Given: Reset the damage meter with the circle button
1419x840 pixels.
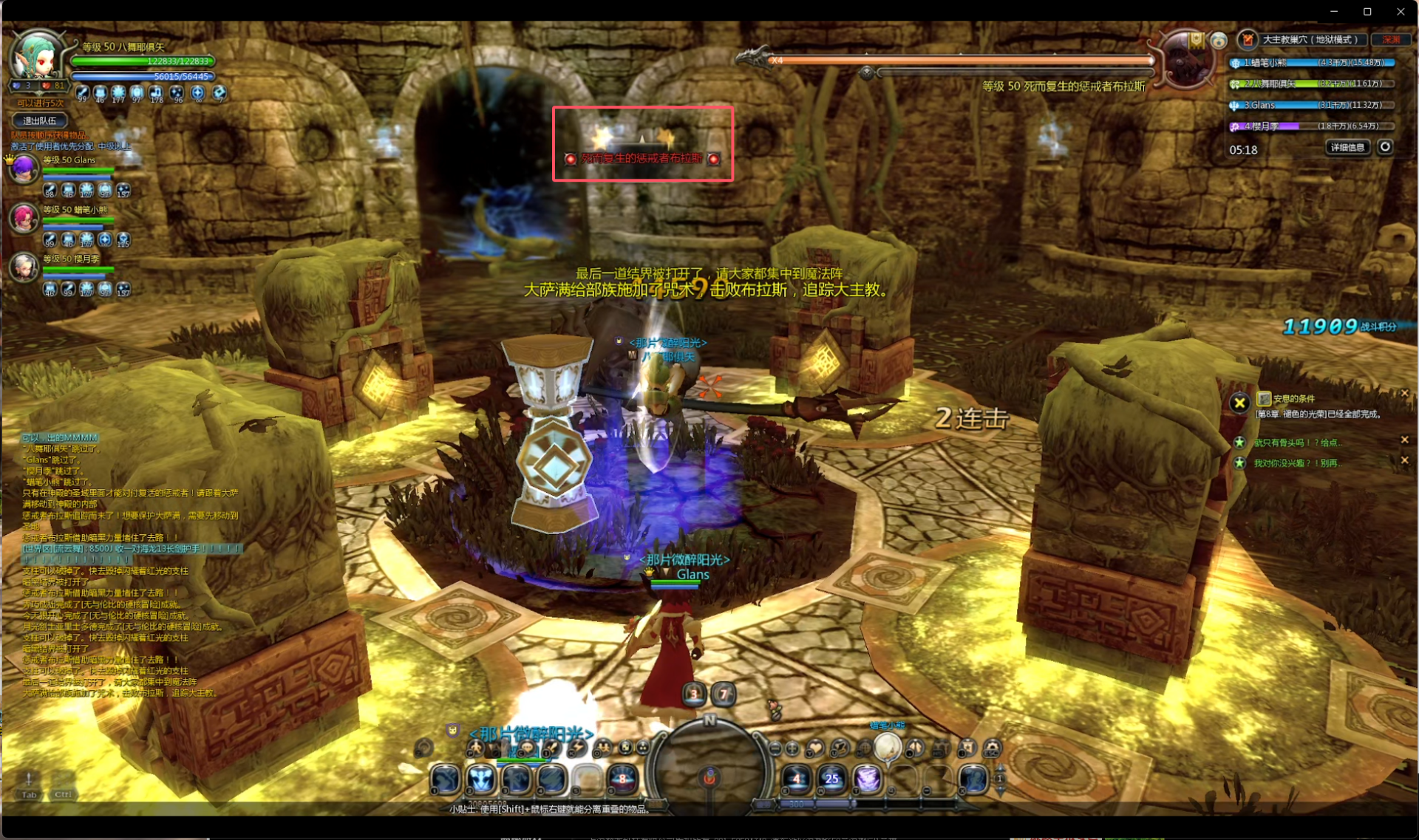Looking at the screenshot, I should (1385, 147).
